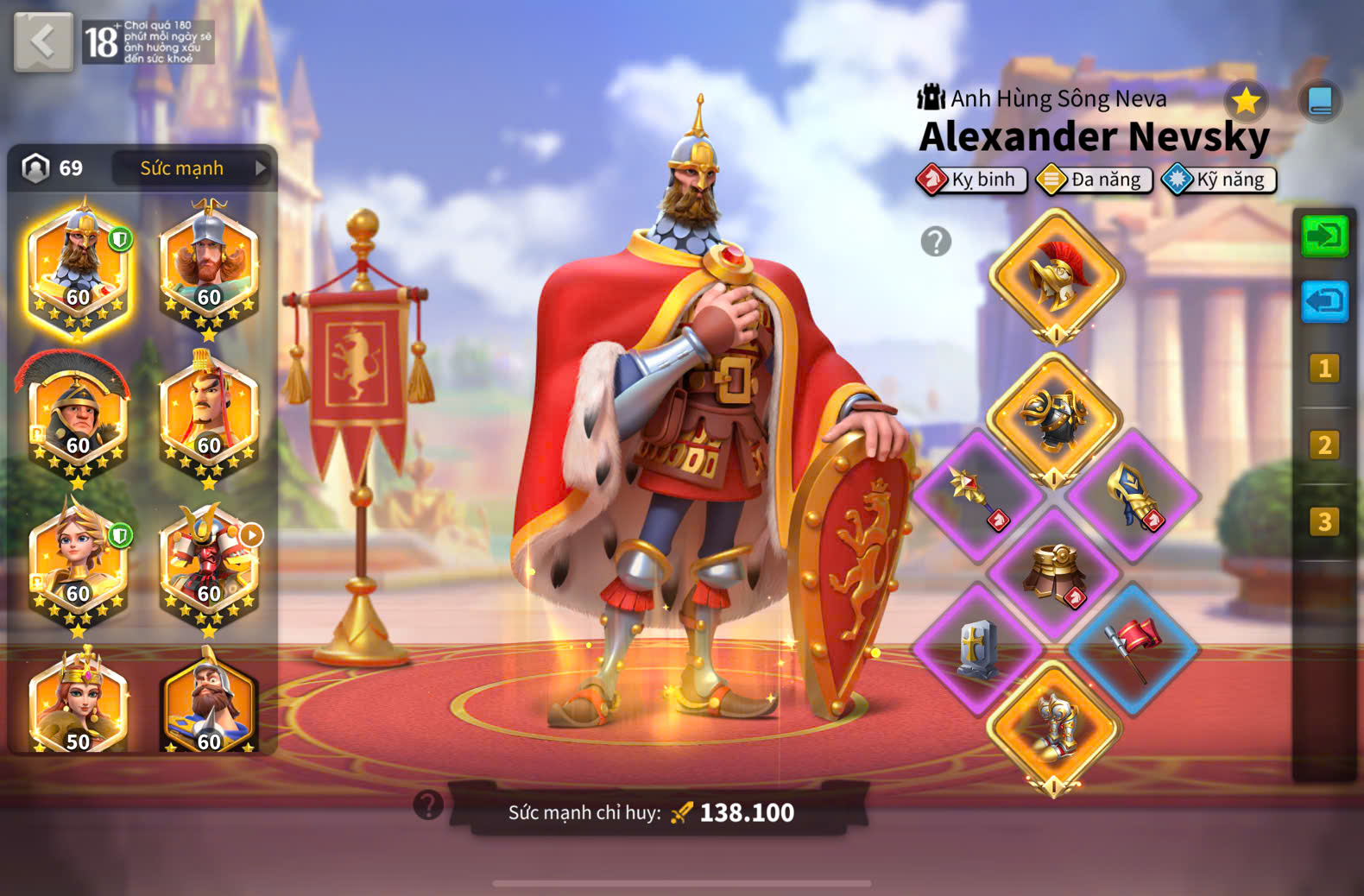Screen dimensions: 1364x896
Task: Open the Kỹ năng tag
Action: coord(1219,180)
